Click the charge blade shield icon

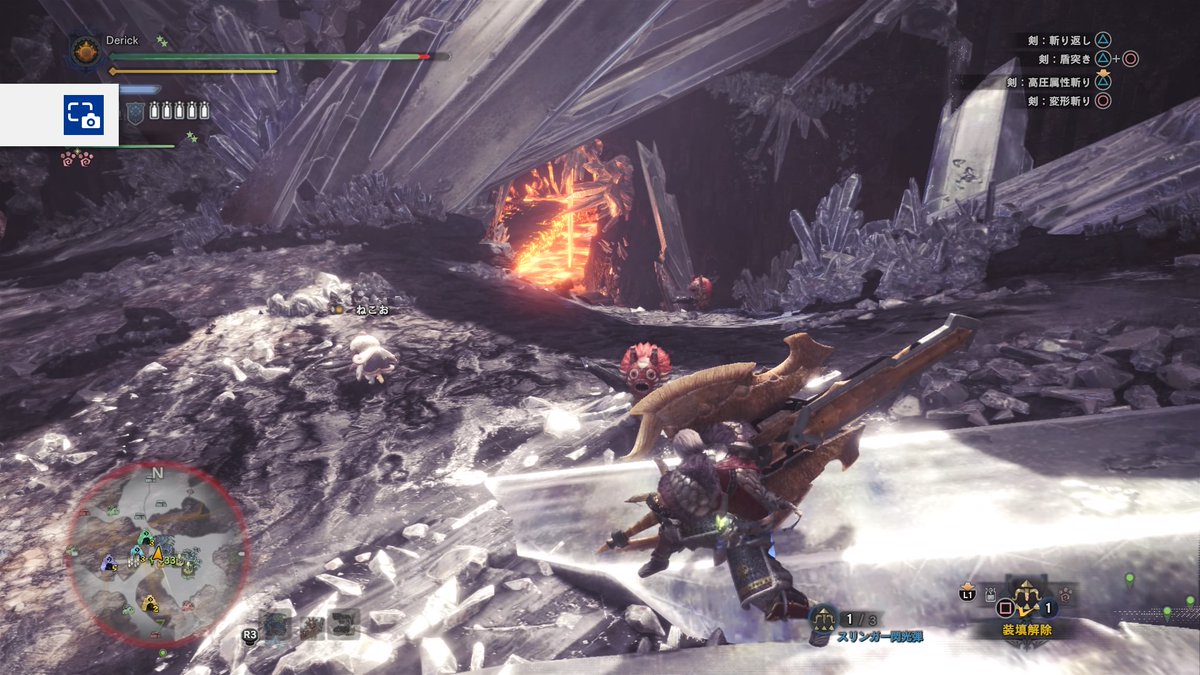pyautogui.click(x=137, y=112)
